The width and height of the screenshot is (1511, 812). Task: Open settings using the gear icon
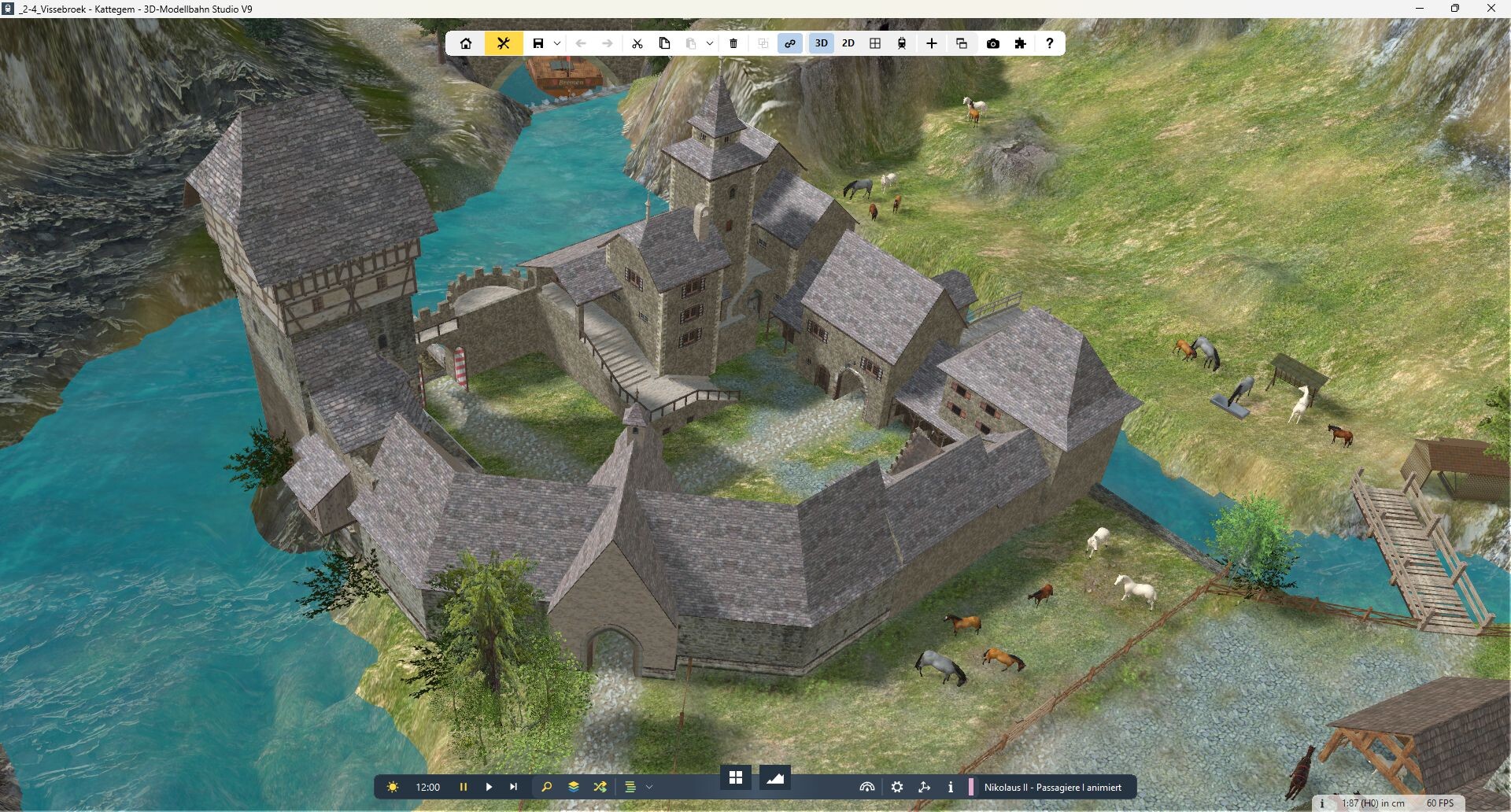coord(897,787)
